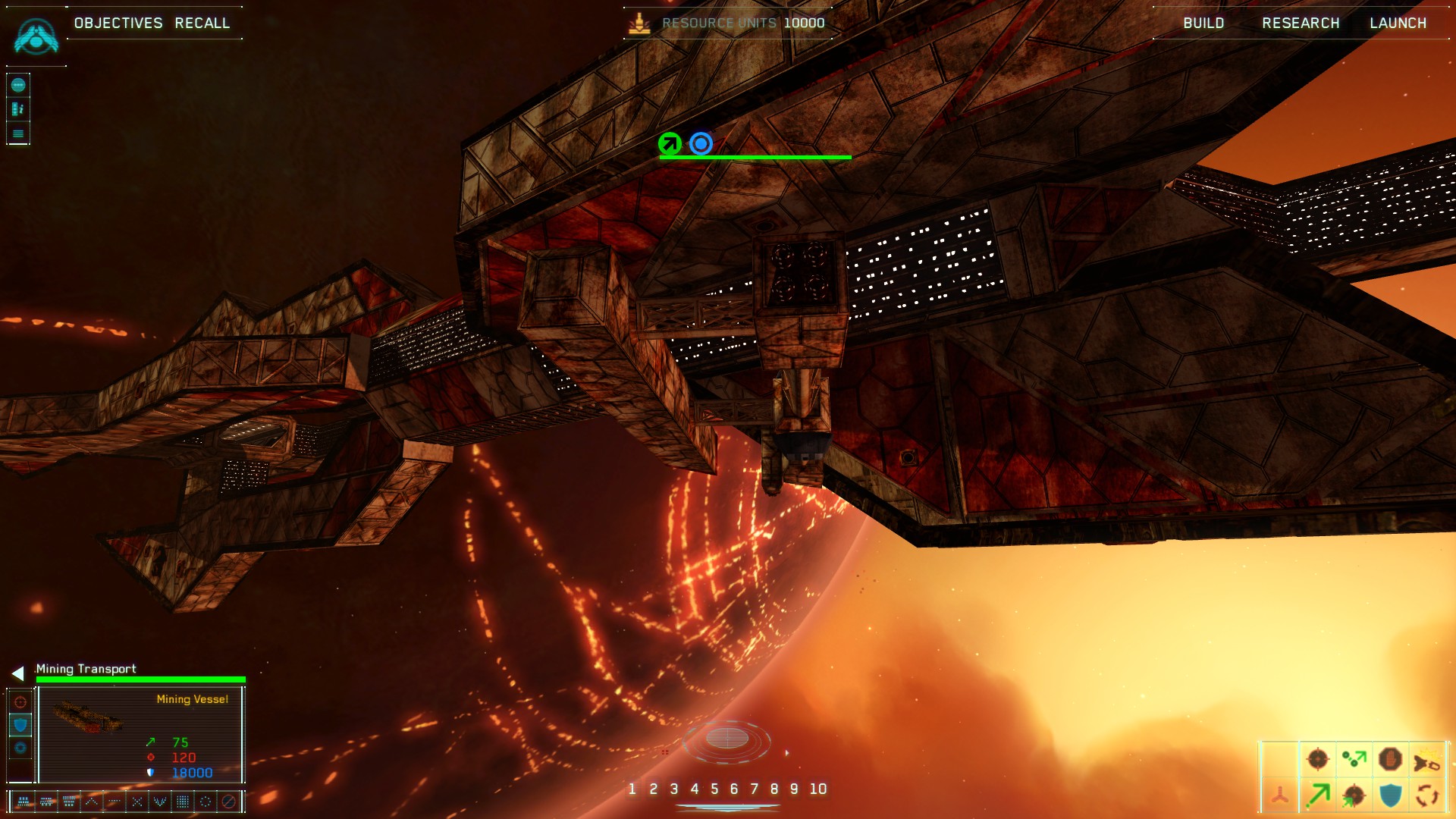Click the faction emblem icon

(x=36, y=37)
